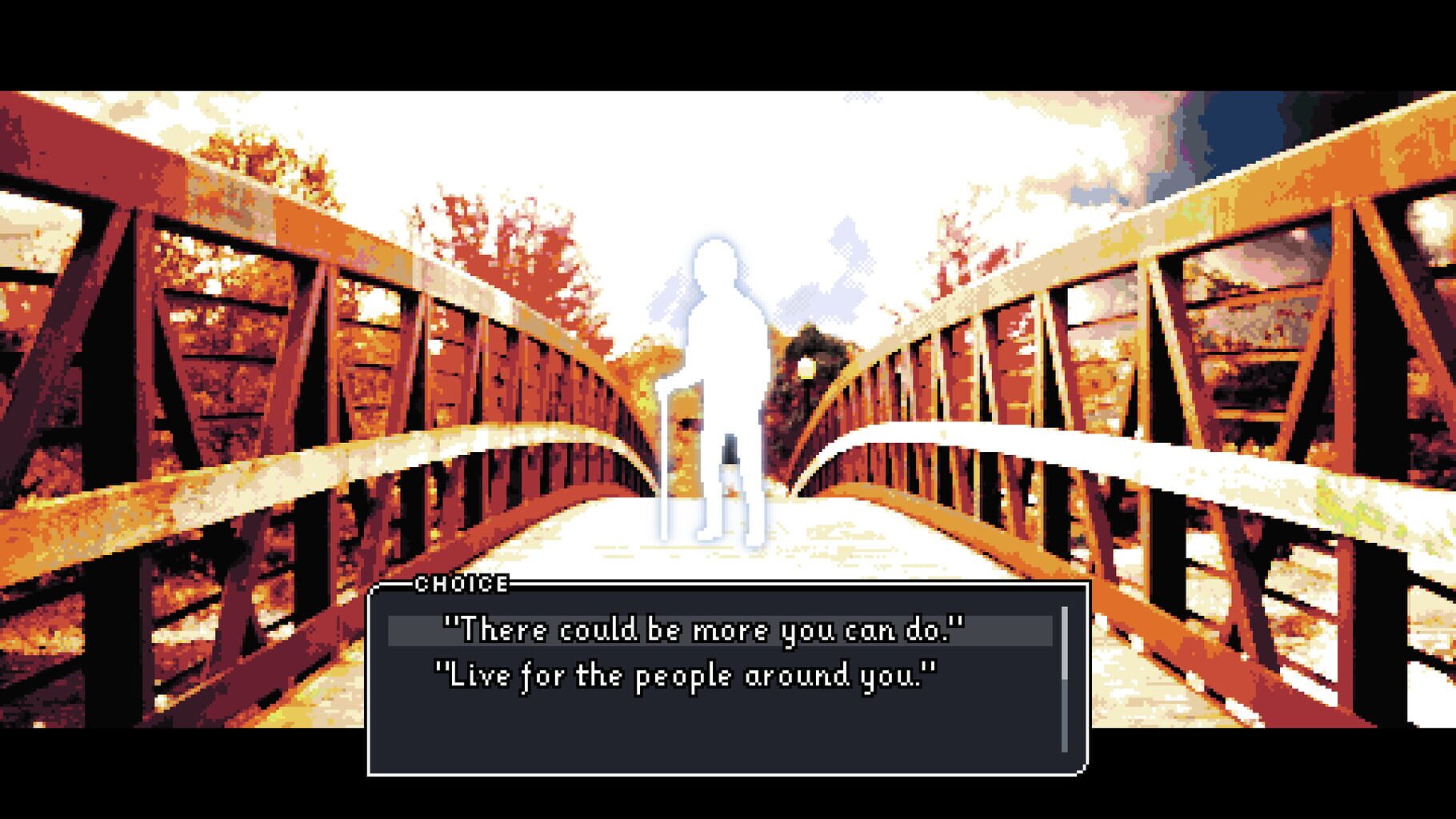
Task: Click the top border of the choice window
Action: click(x=800, y=585)
